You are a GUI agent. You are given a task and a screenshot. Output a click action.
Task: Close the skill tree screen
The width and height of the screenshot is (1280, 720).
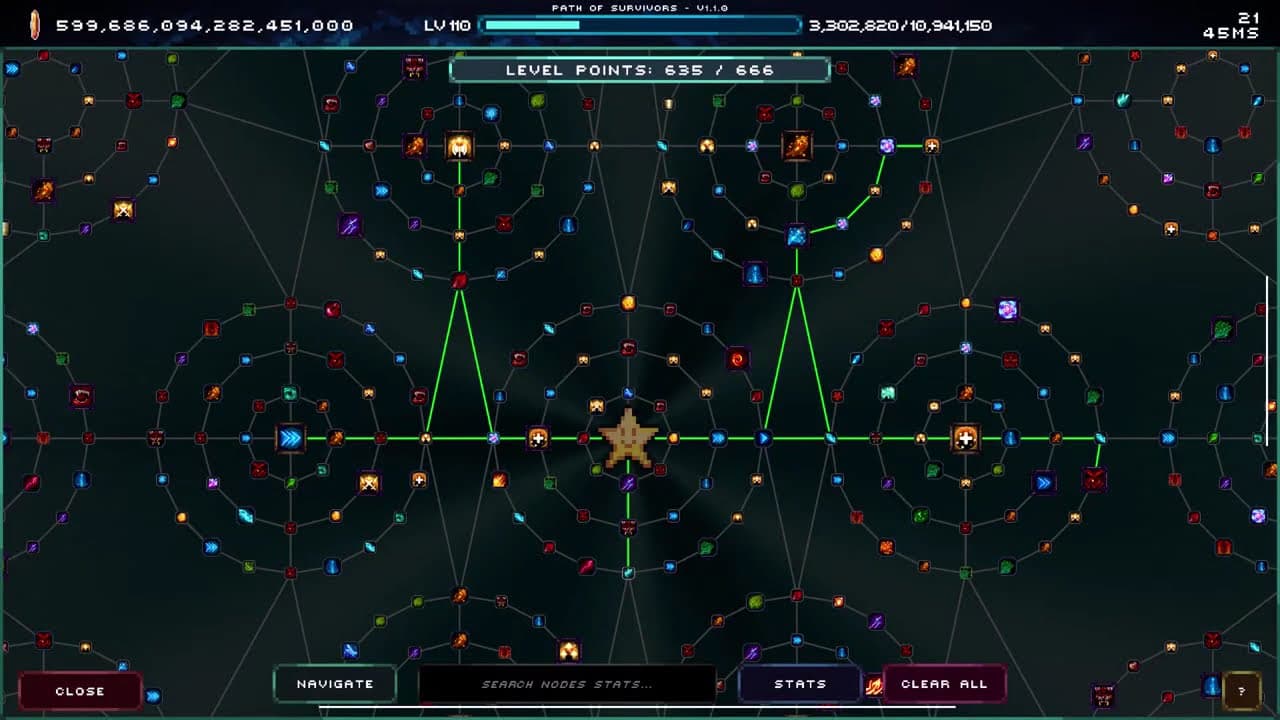(x=80, y=691)
